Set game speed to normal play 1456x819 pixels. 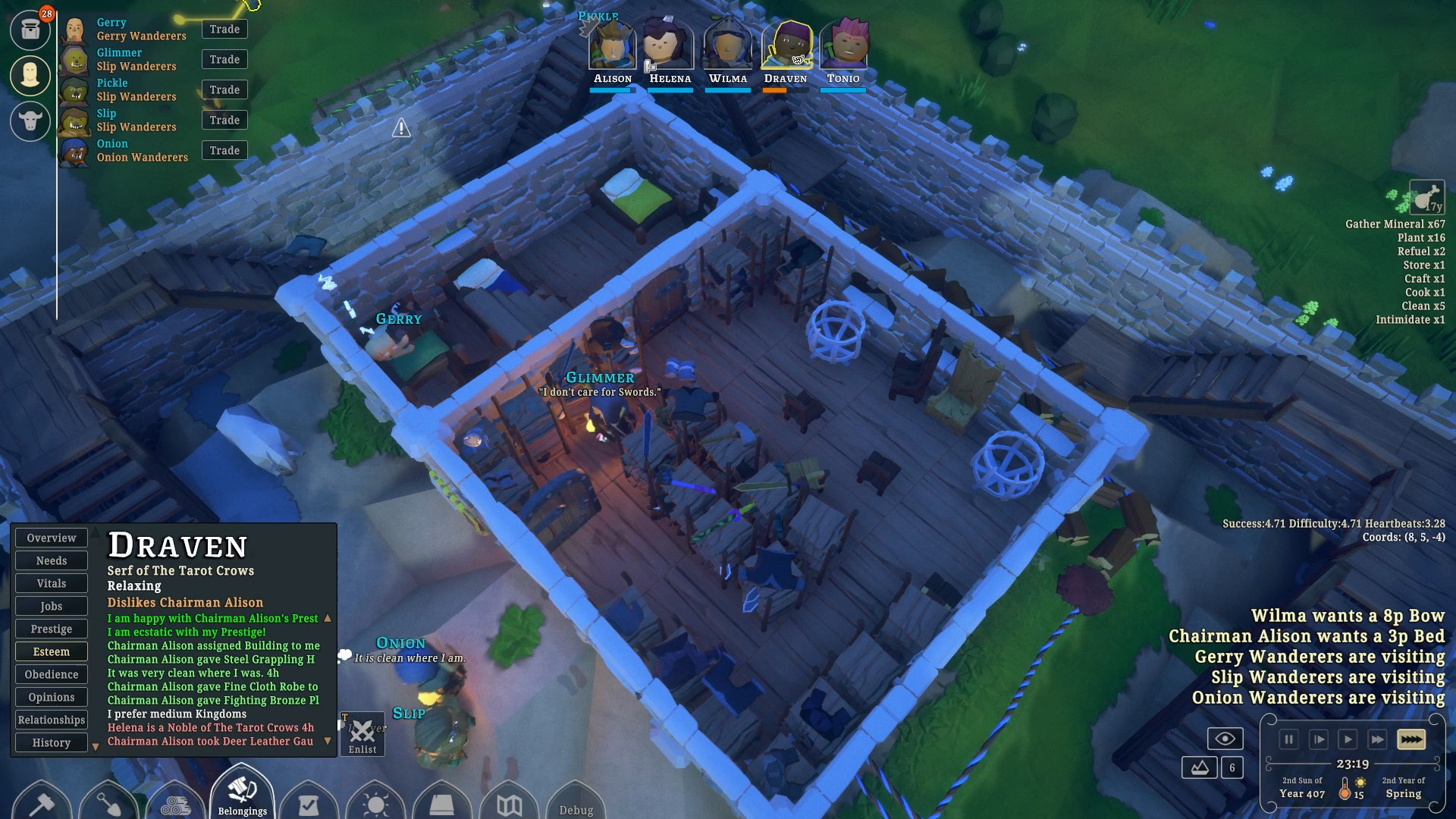(x=1348, y=739)
